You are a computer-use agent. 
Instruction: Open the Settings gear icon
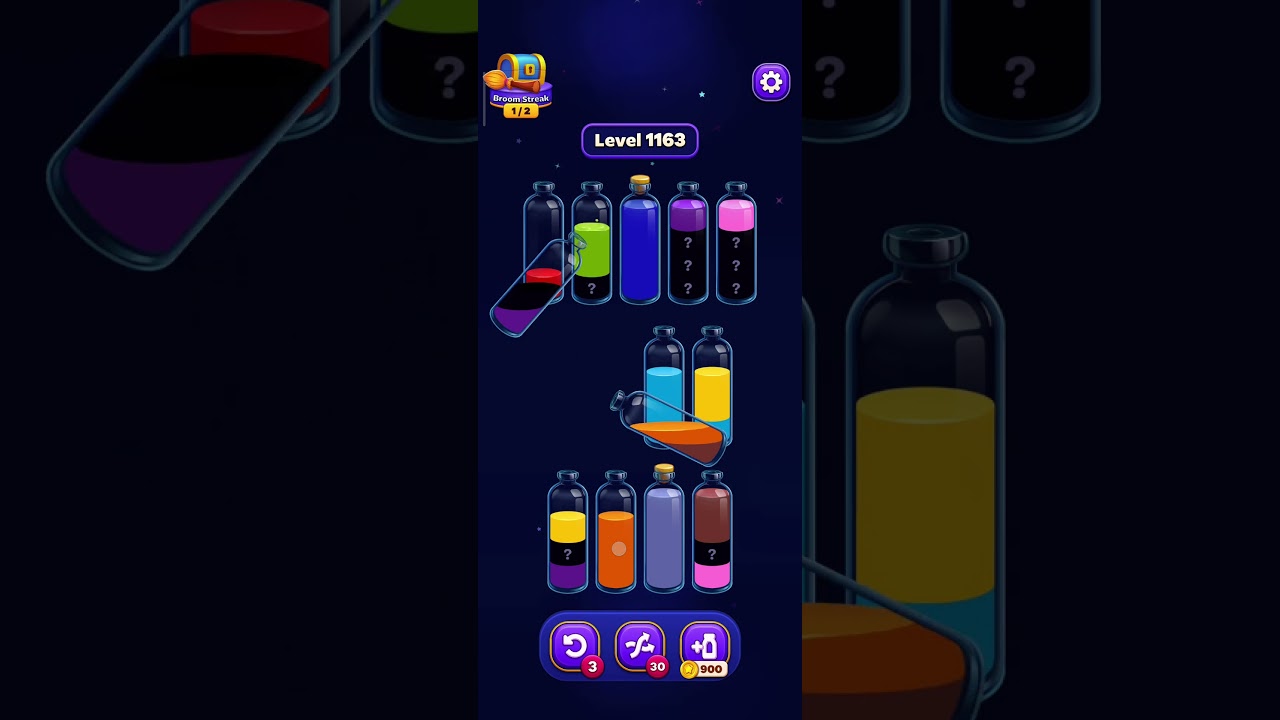tap(770, 81)
